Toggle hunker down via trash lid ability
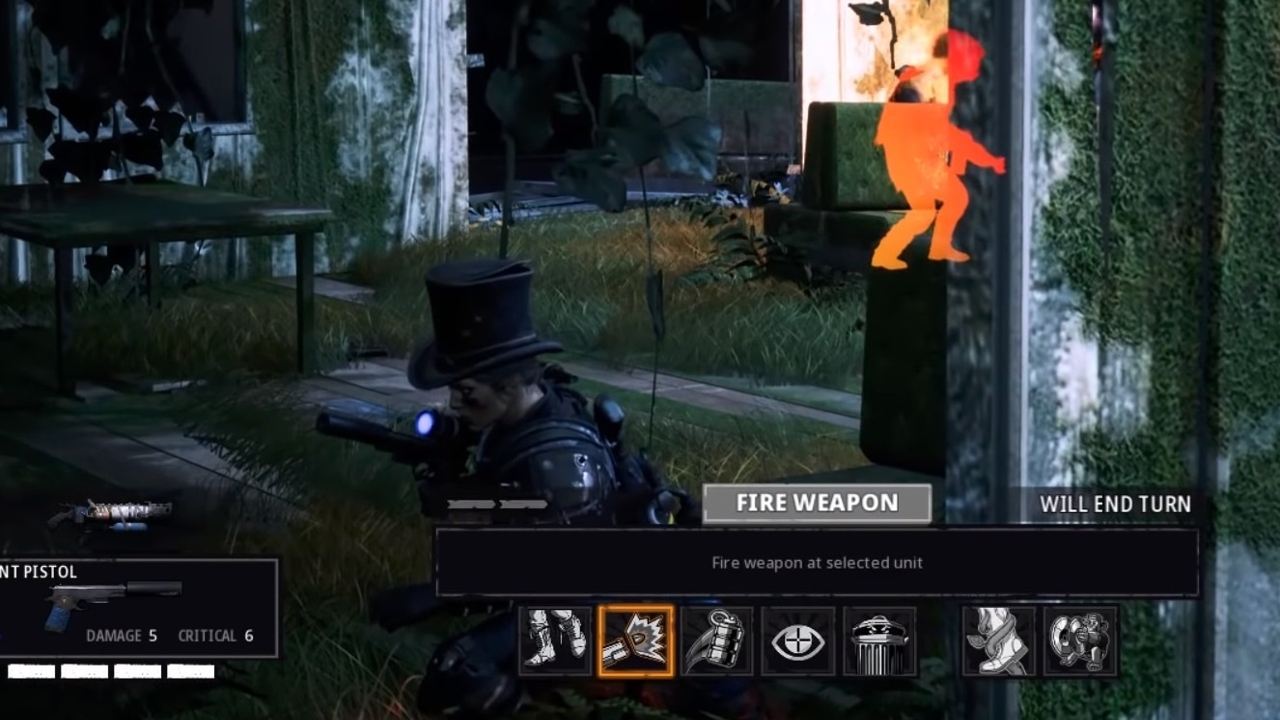This screenshot has height=720, width=1280. click(877, 640)
